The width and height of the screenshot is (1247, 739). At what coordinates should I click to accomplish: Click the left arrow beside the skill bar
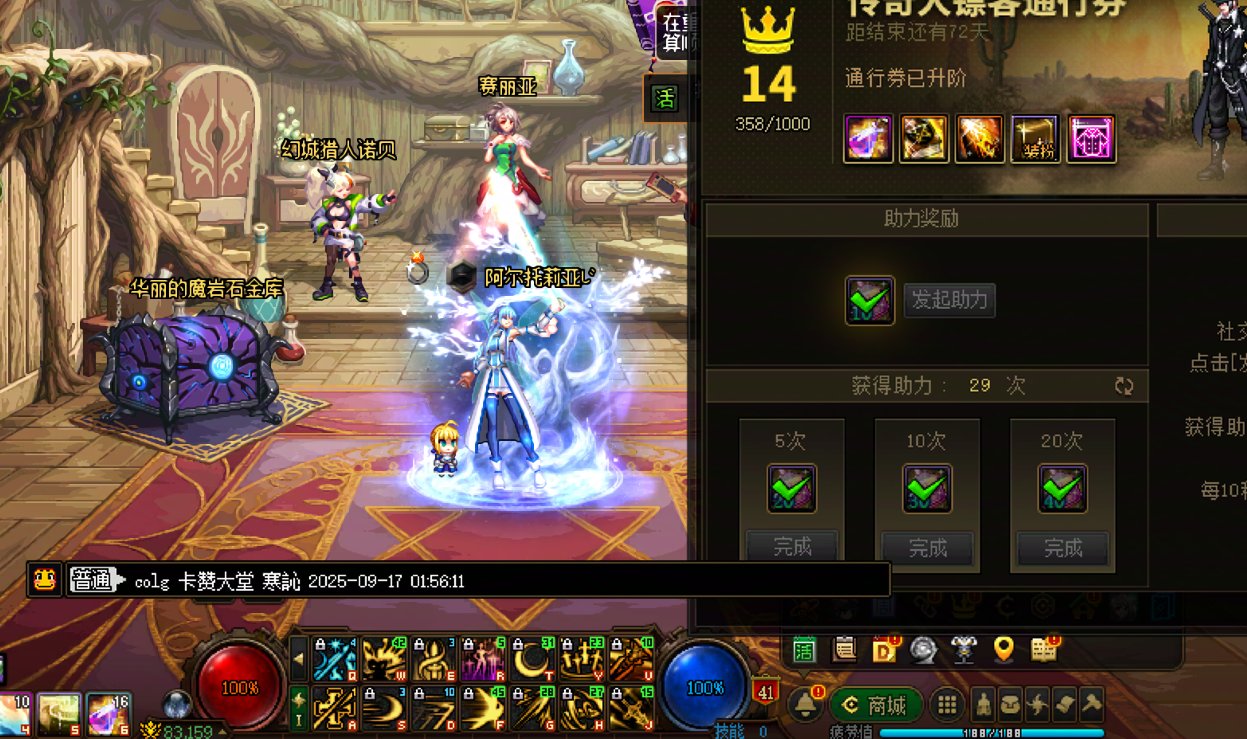click(299, 659)
